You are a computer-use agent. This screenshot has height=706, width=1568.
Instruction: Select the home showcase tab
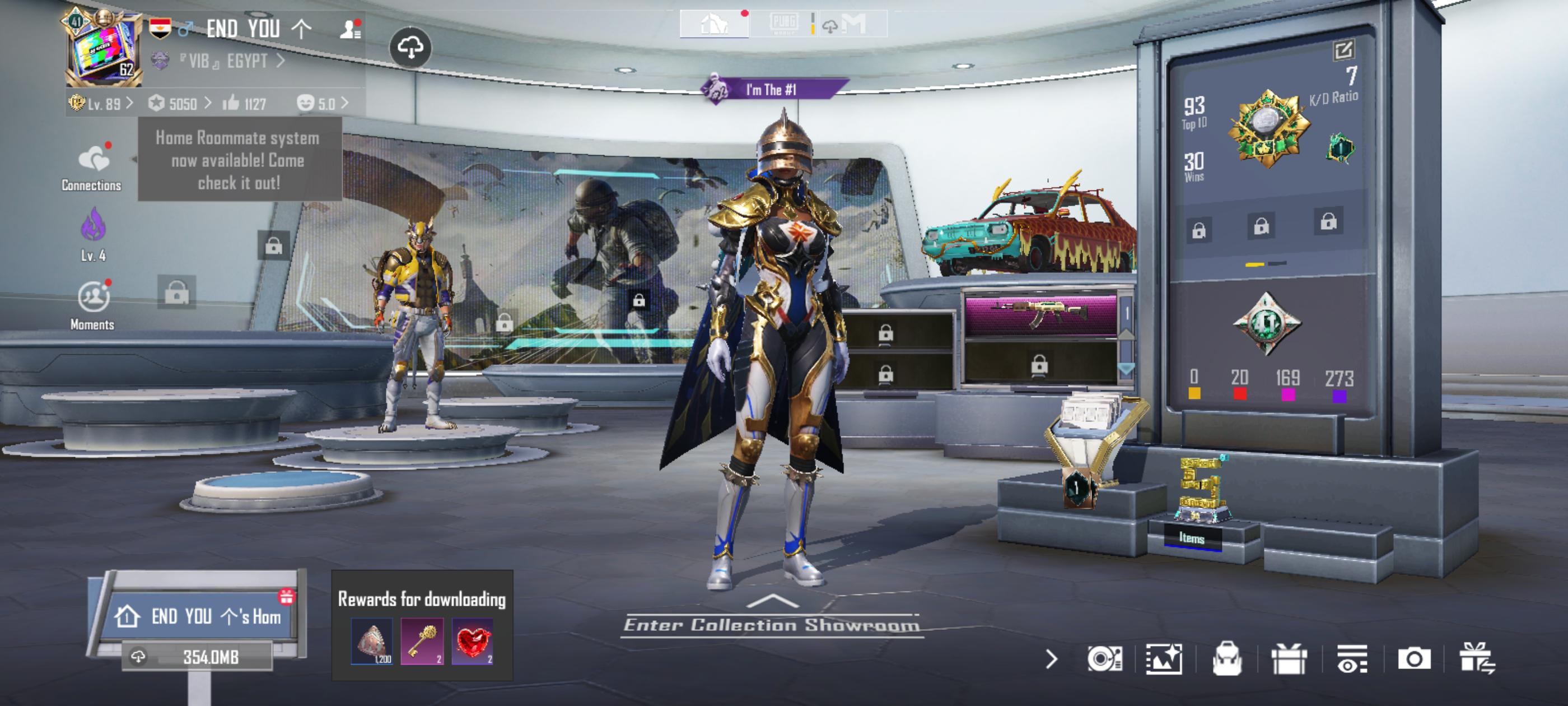pos(714,24)
